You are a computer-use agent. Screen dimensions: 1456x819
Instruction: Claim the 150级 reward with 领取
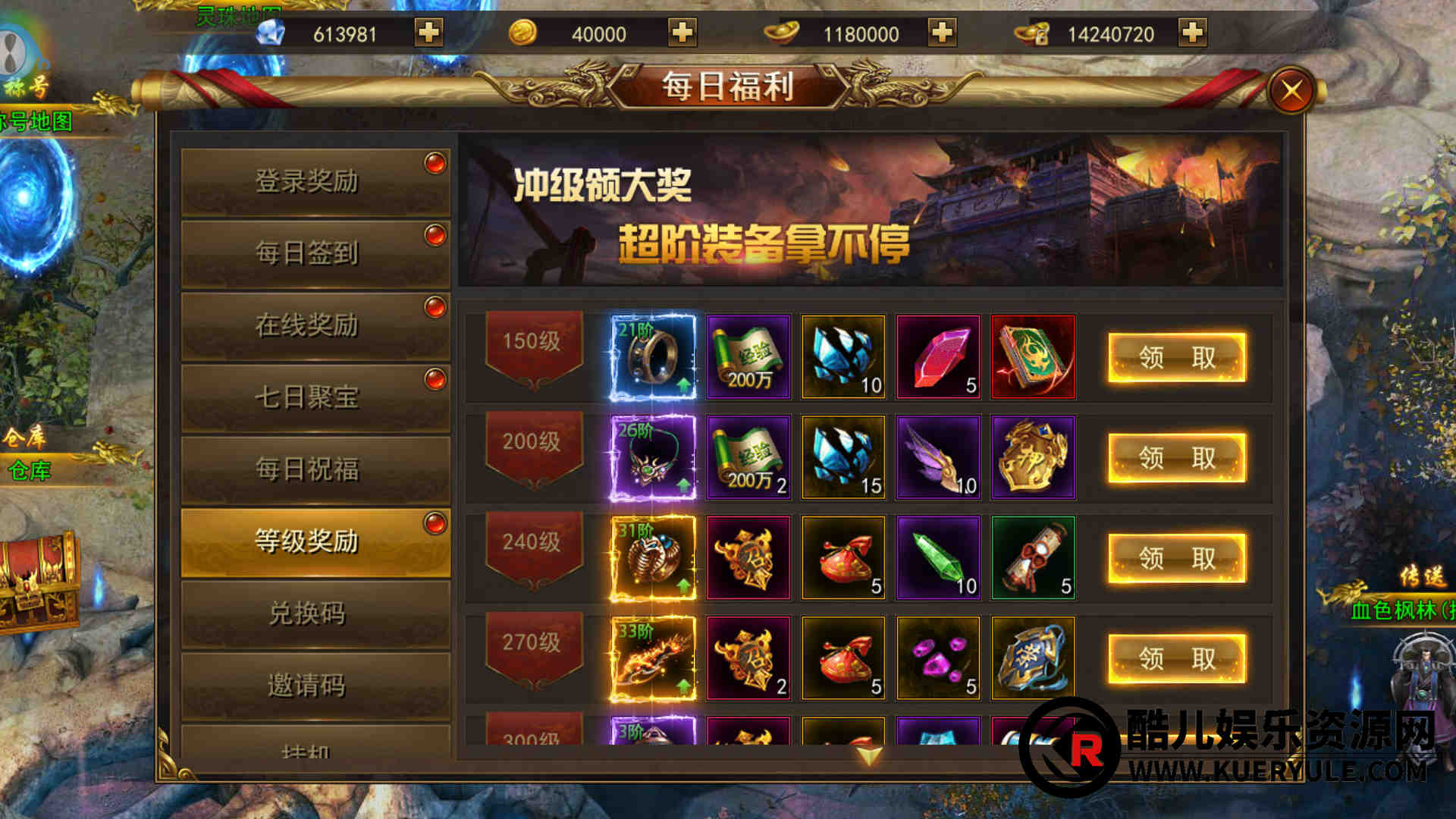(x=1176, y=357)
